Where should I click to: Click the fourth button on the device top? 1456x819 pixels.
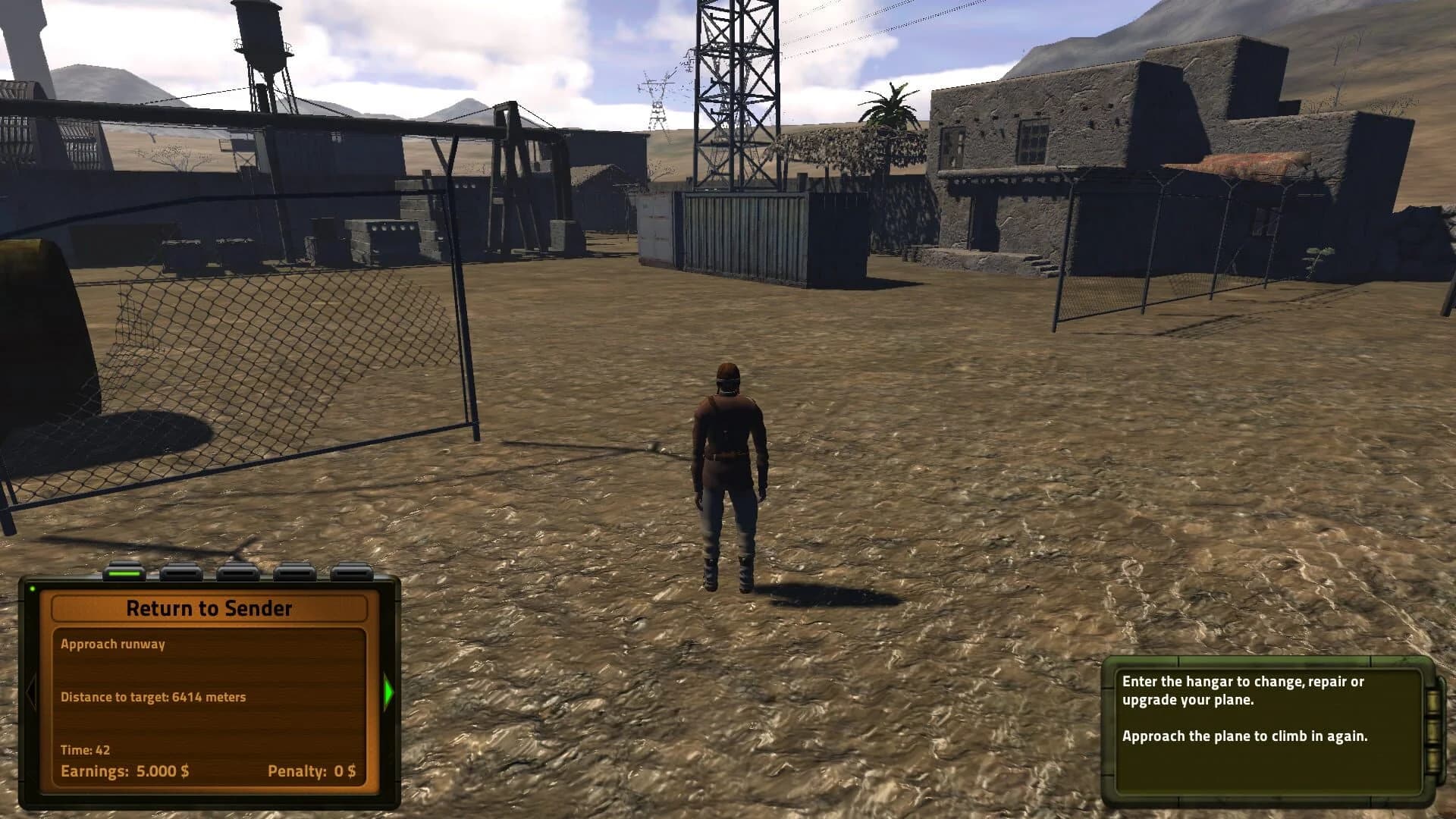294,573
